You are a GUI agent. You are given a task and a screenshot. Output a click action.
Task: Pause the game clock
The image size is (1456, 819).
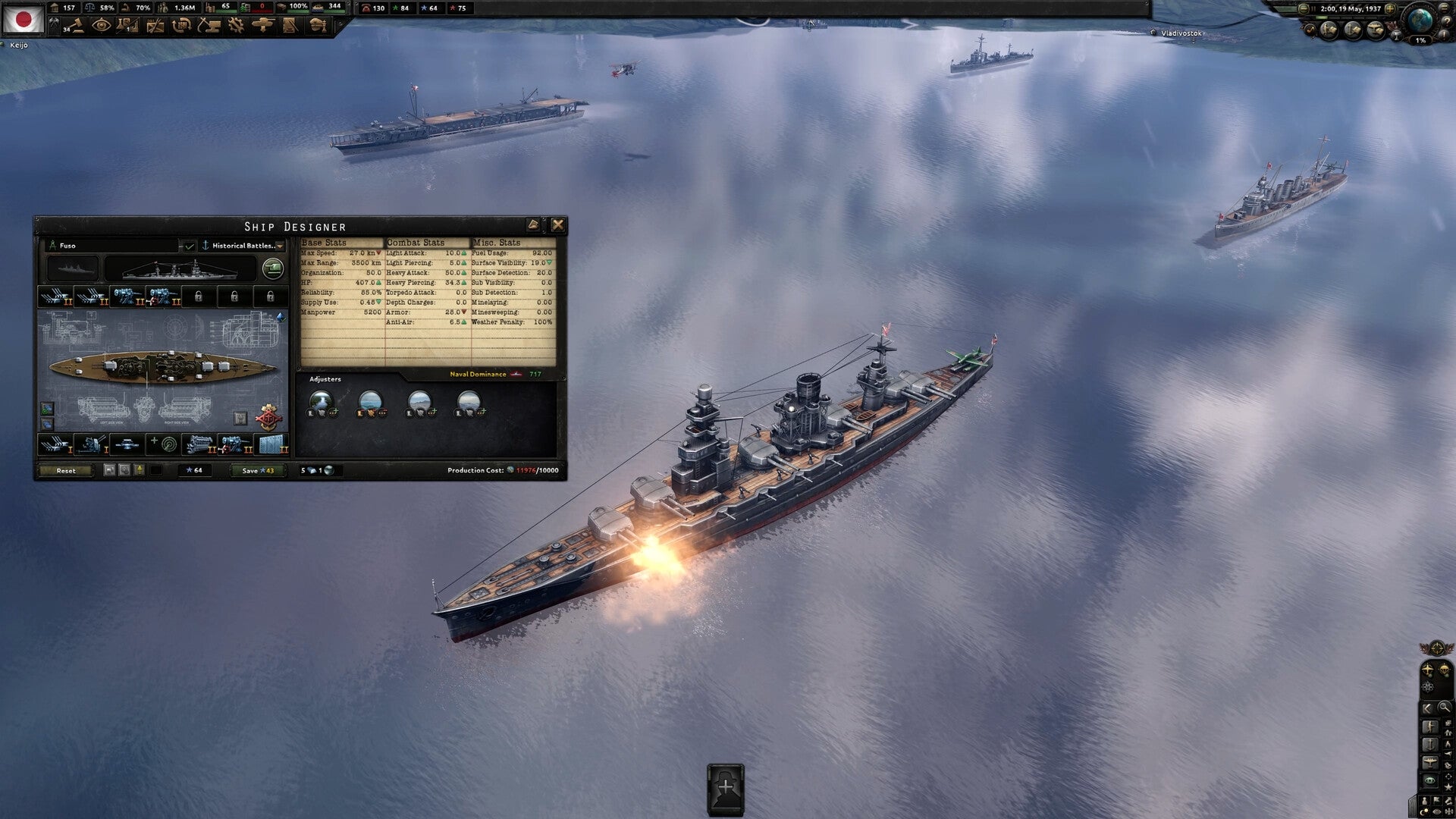coord(1313,8)
